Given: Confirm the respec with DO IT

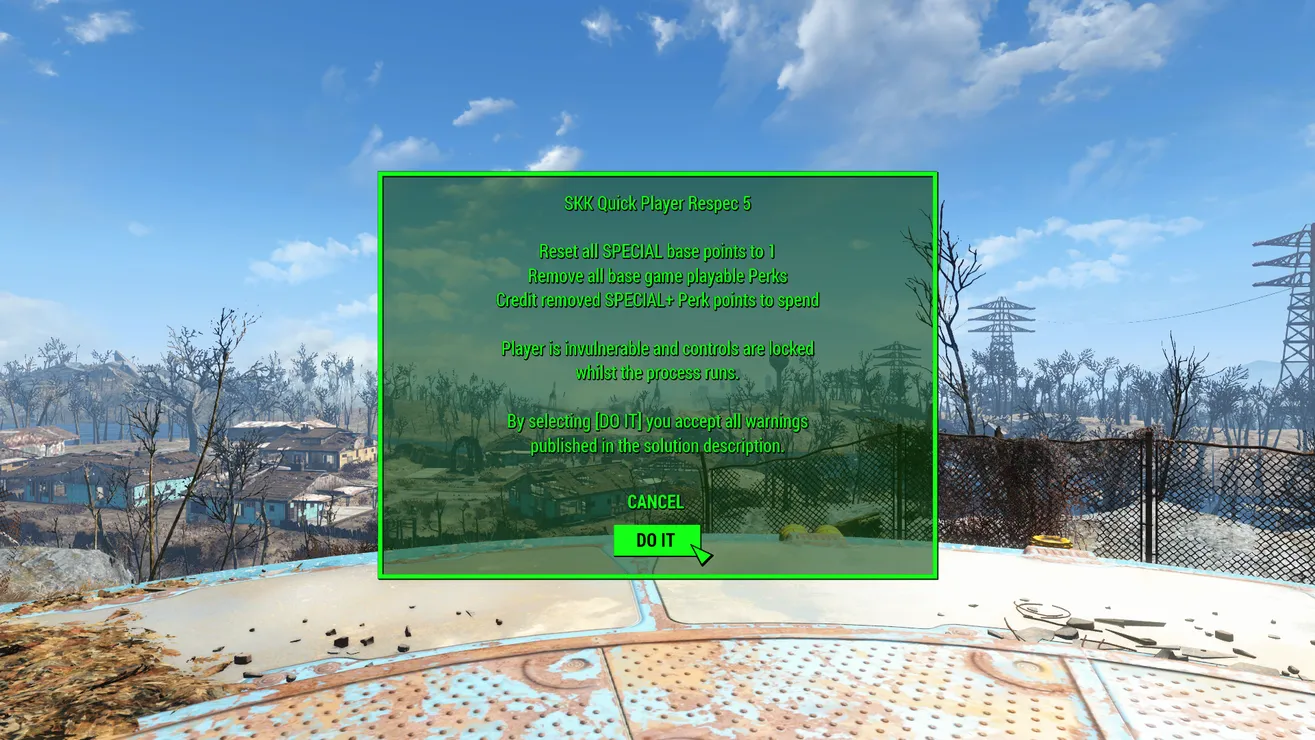Looking at the screenshot, I should 656,540.
